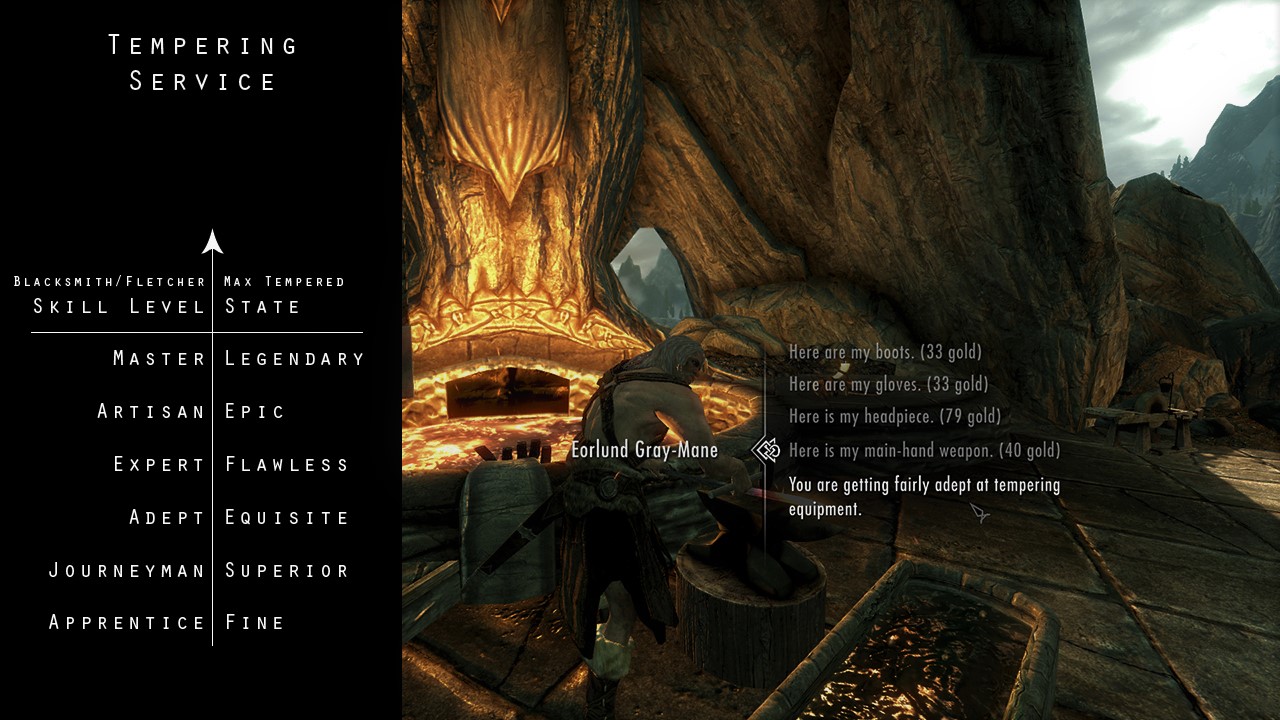Screen dimensions: 1280x720
Task: Select "Here are my gloves" reply
Action: point(888,384)
